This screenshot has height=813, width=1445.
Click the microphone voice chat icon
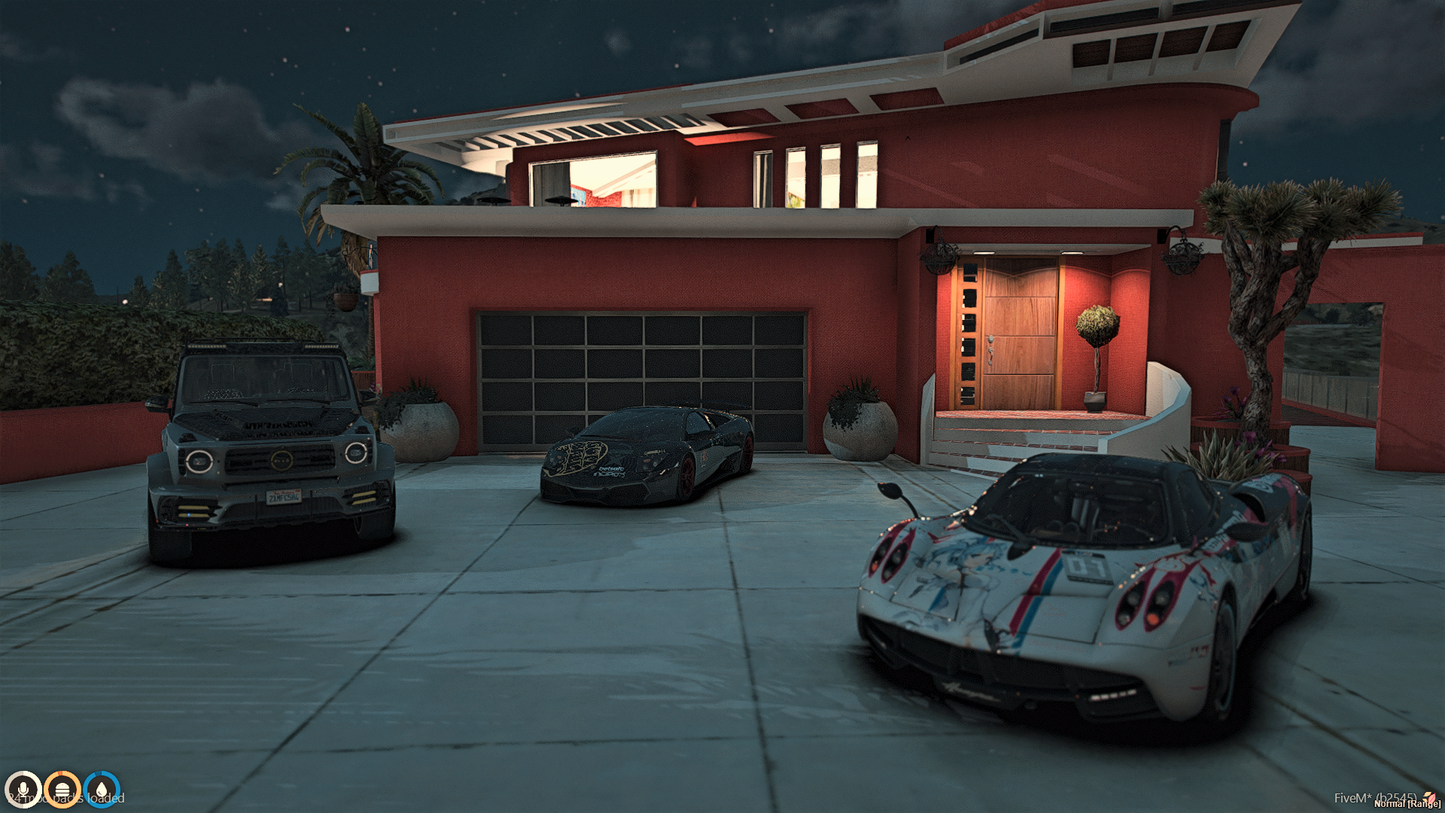[x=22, y=790]
